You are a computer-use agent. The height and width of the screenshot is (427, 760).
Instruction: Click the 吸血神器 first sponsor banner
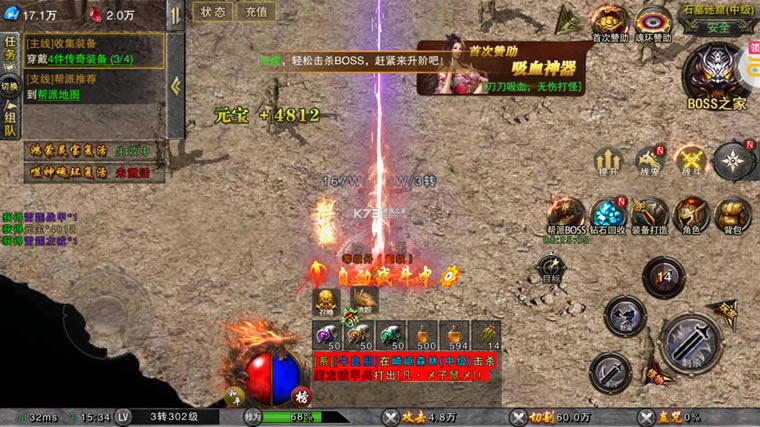(490, 67)
